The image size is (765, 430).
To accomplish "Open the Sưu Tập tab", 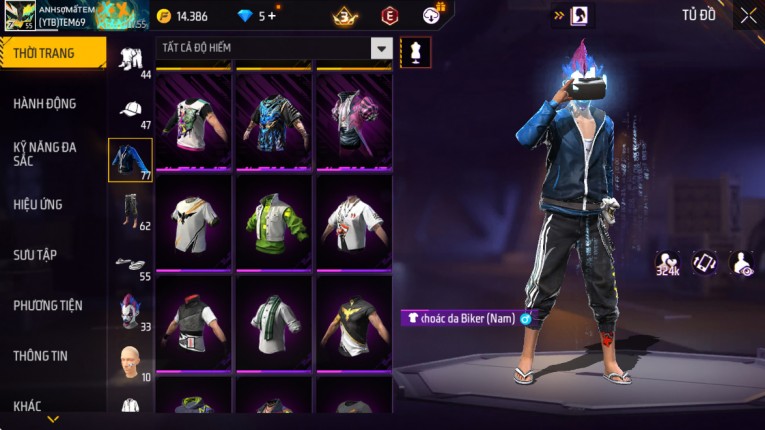I will point(35,255).
